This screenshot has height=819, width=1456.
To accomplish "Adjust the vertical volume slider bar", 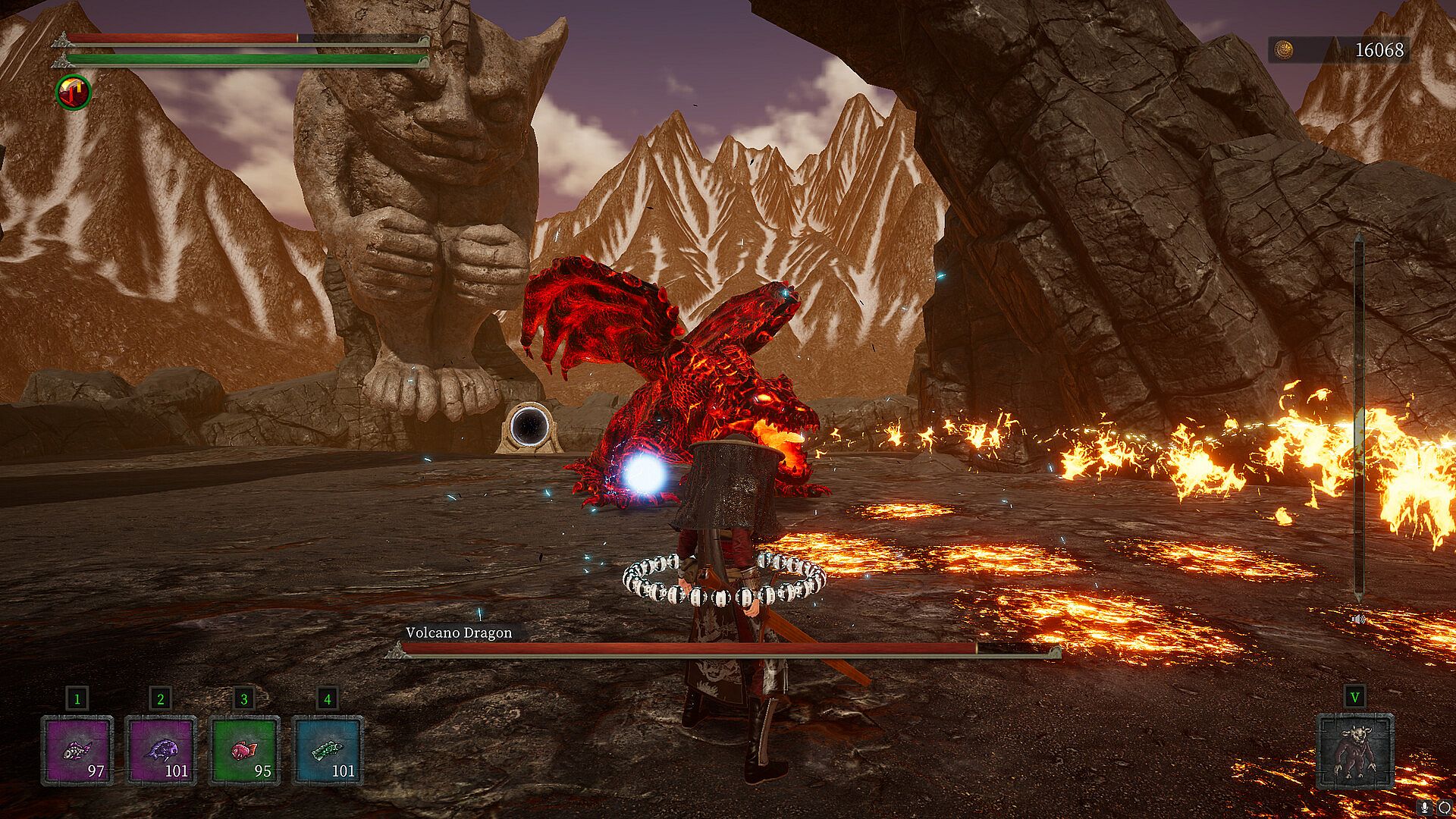I will (1359, 417).
